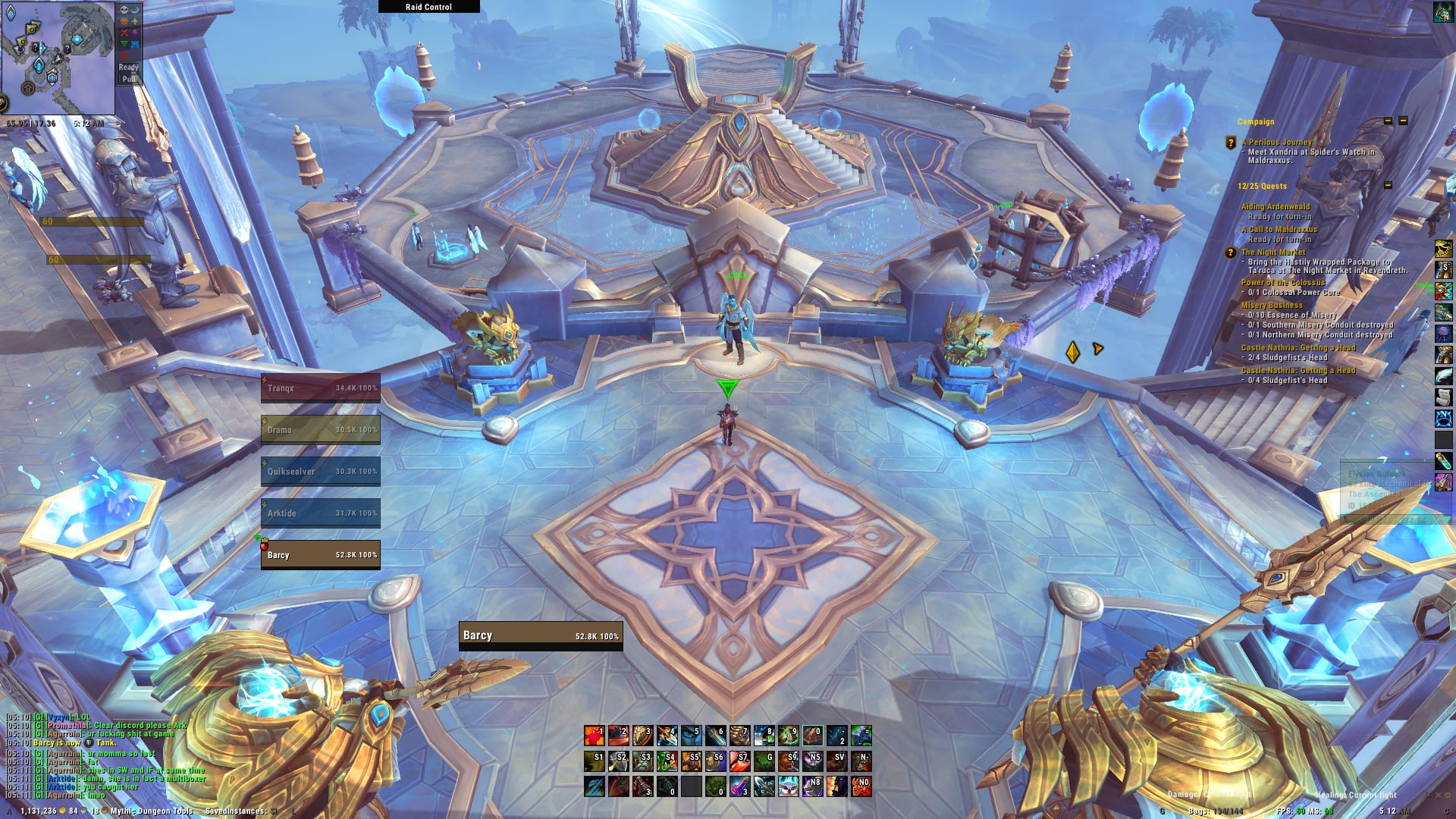Activate the ability bound to key 1
Viewport: 1456px width, 819px height.
click(595, 736)
